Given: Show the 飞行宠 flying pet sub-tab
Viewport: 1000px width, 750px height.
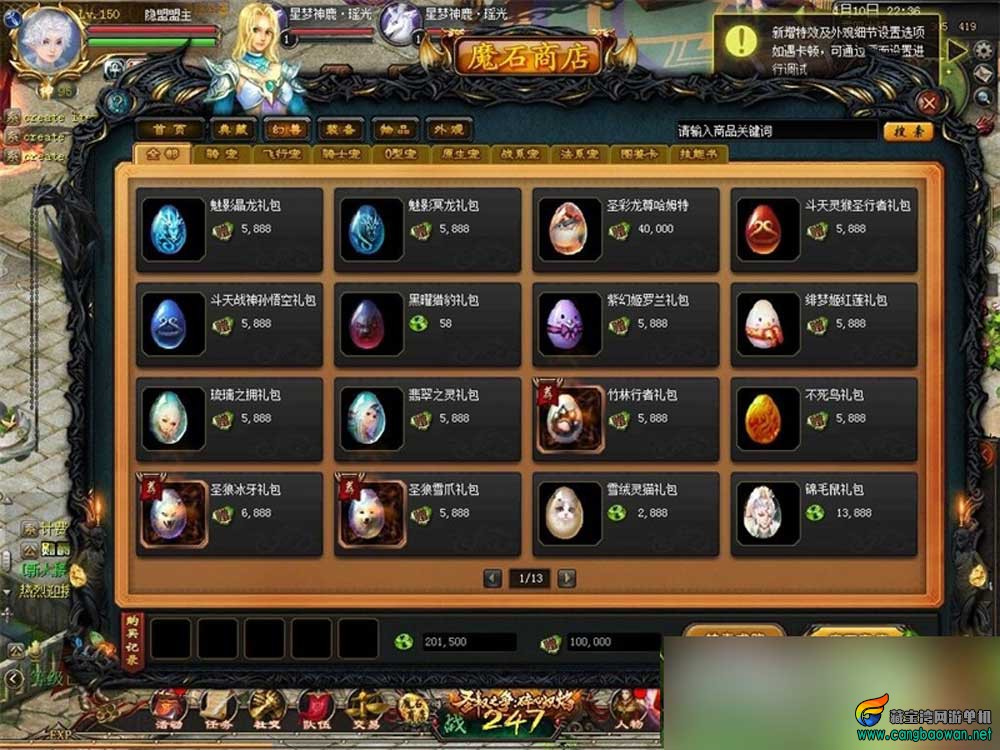Looking at the screenshot, I should [274, 155].
